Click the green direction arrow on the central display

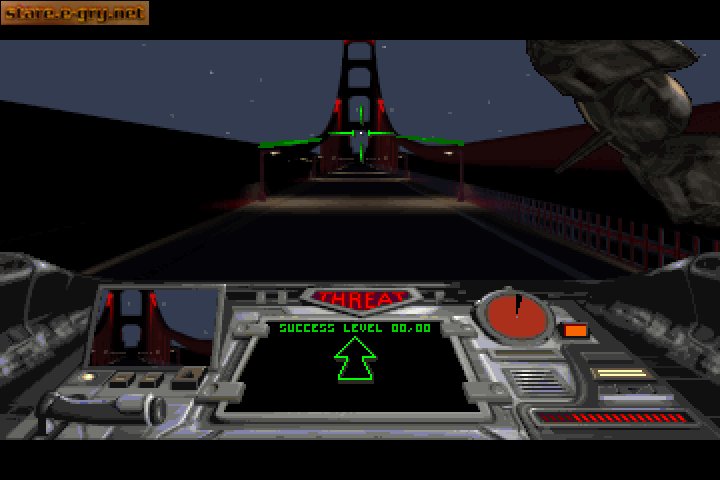[x=355, y=359]
